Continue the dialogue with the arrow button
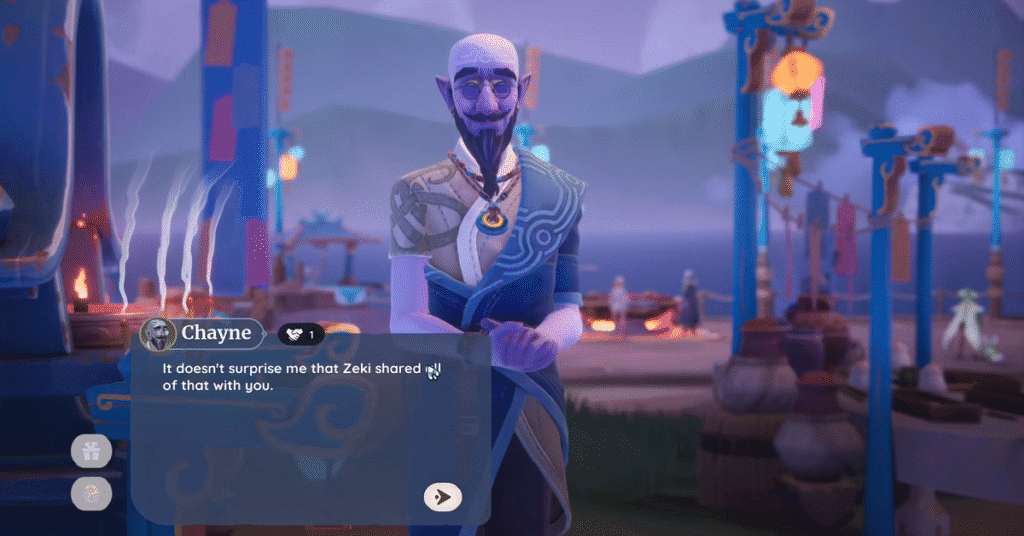 point(442,496)
